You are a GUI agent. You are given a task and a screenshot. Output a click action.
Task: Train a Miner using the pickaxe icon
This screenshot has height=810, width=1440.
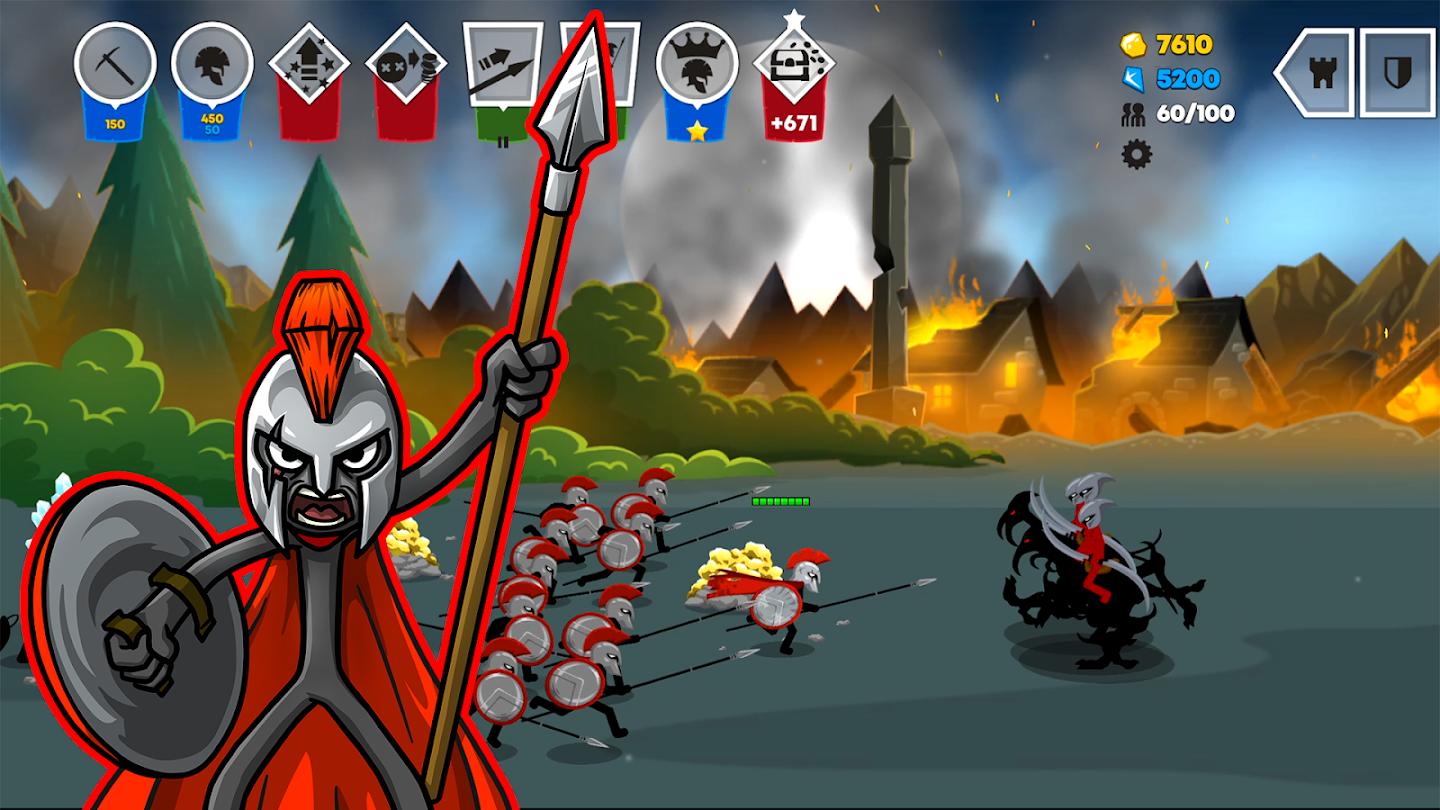[115, 65]
